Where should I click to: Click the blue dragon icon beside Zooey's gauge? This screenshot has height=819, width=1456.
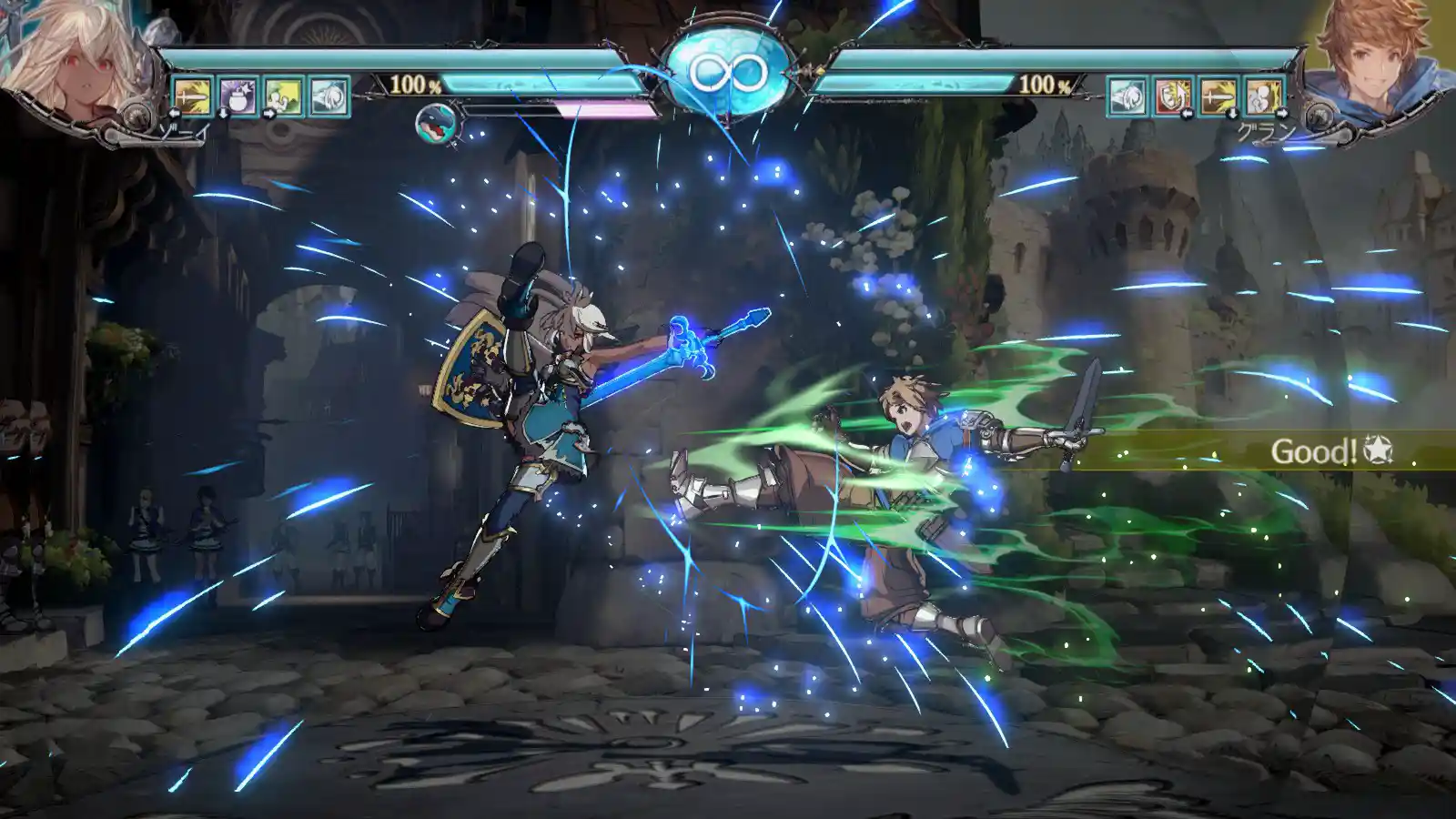click(x=437, y=124)
